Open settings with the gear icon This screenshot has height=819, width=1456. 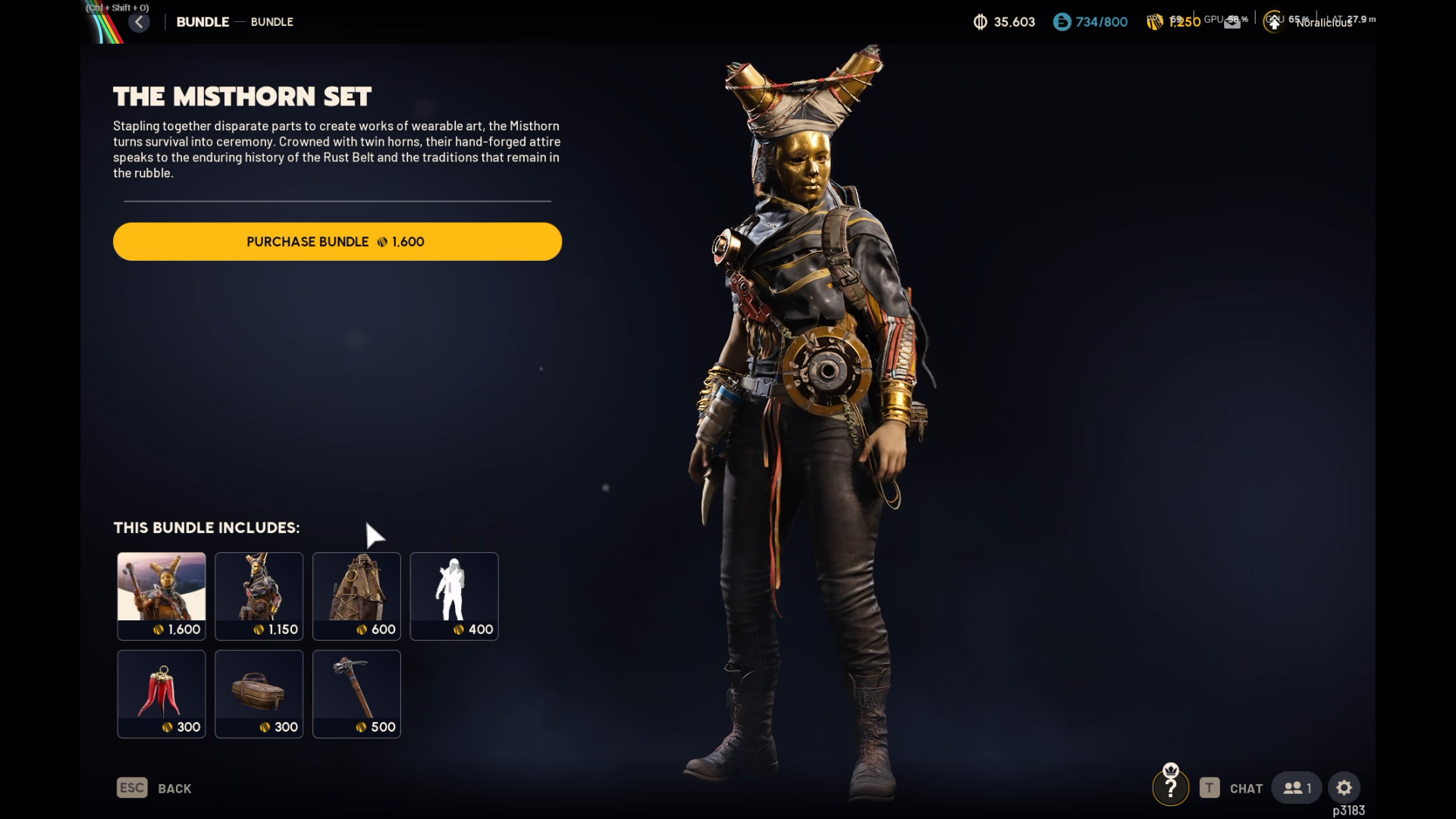click(x=1344, y=788)
